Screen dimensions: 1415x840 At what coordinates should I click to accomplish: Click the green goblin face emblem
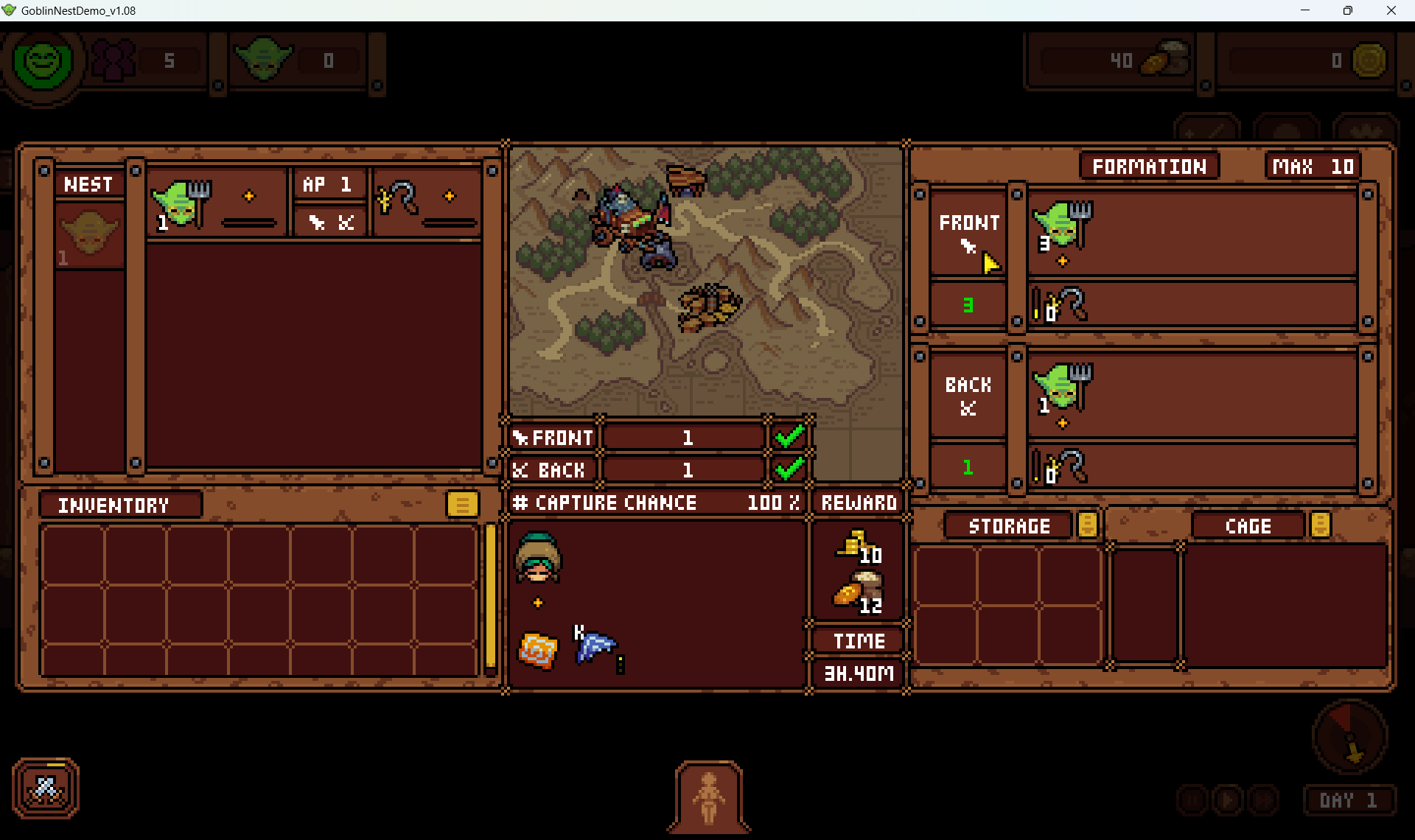(43, 61)
